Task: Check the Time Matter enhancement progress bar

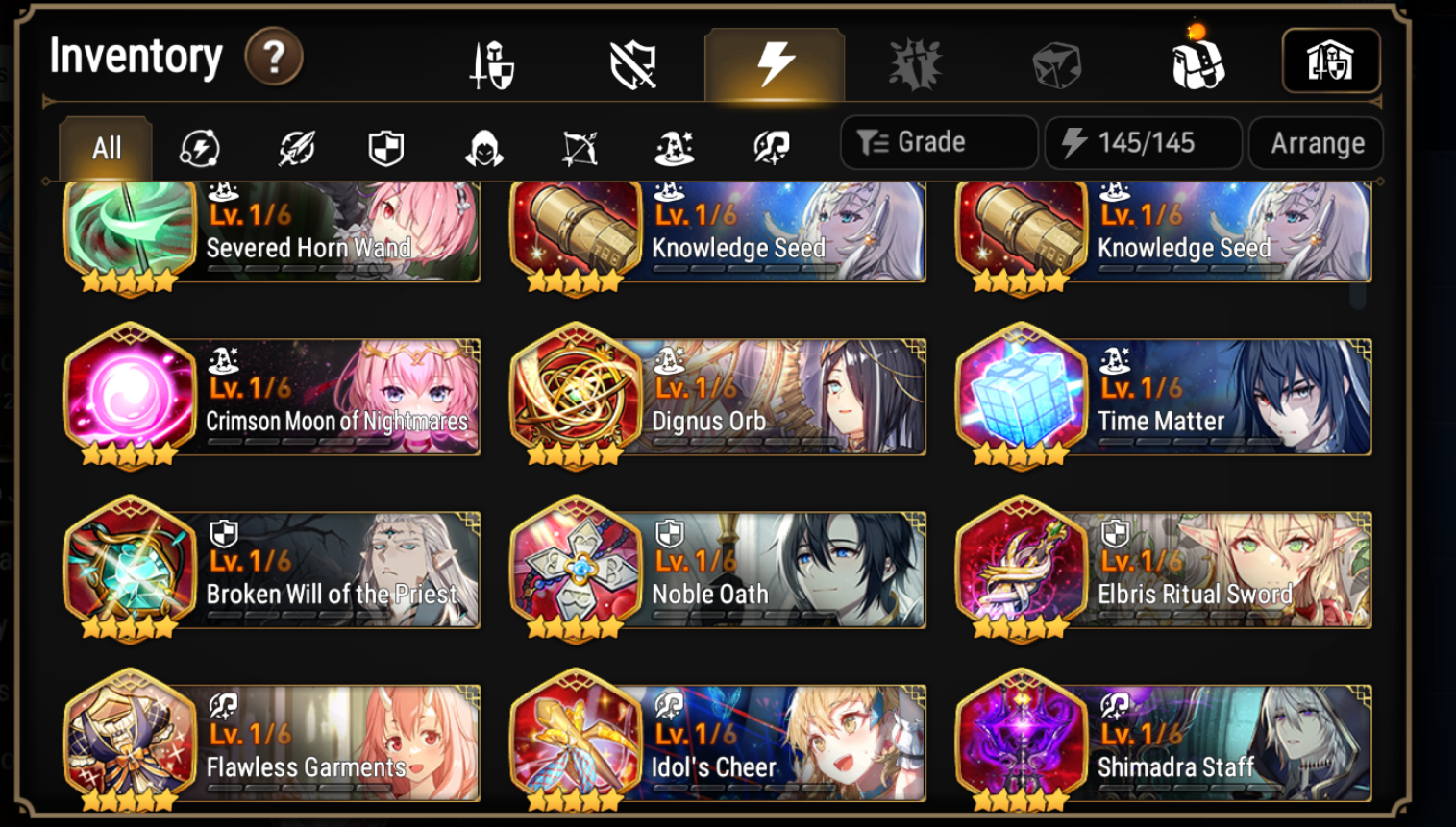Action: 1192,440
